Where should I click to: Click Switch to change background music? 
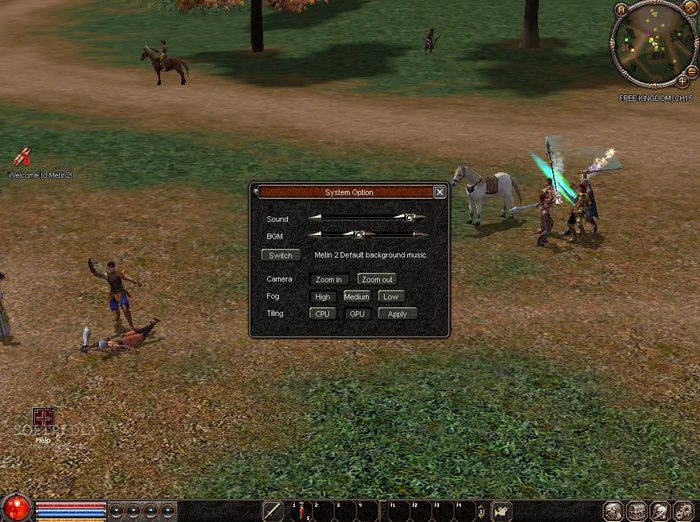tap(280, 255)
